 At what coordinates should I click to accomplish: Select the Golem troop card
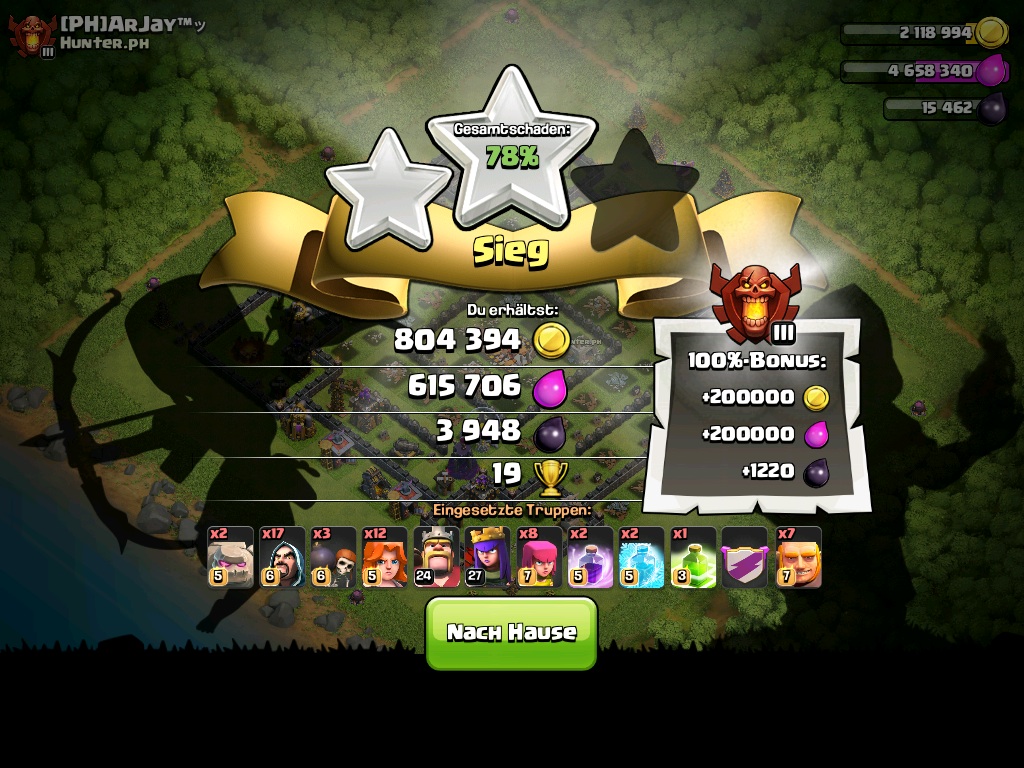230,557
